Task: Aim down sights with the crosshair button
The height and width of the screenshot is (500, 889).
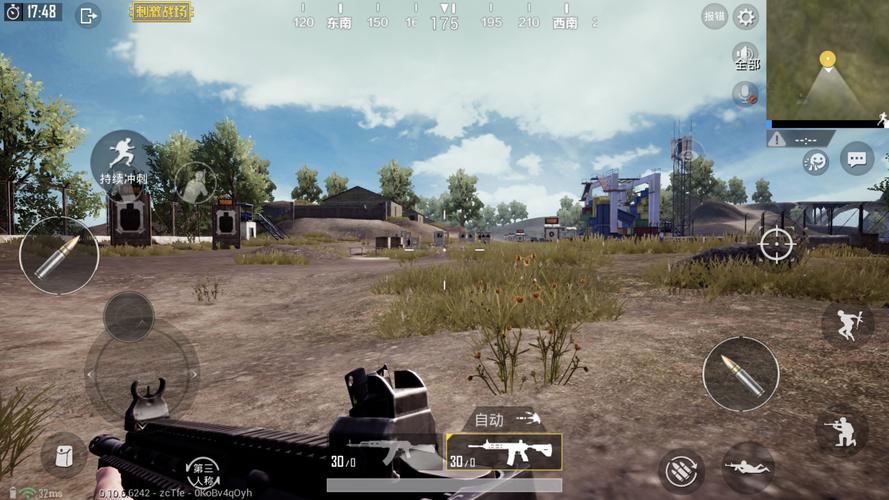Action: [776, 243]
